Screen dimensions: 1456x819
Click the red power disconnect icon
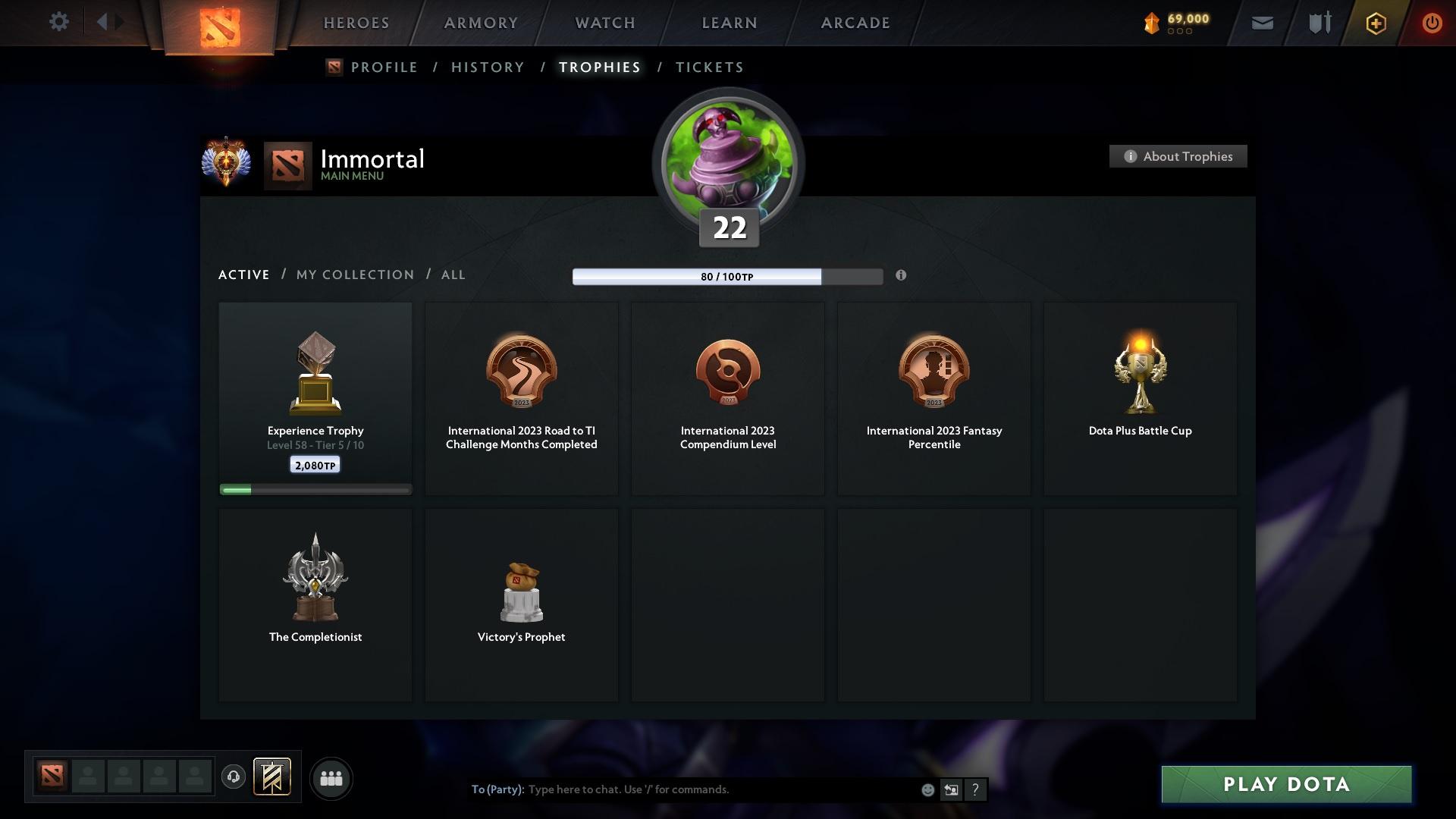coord(1432,22)
